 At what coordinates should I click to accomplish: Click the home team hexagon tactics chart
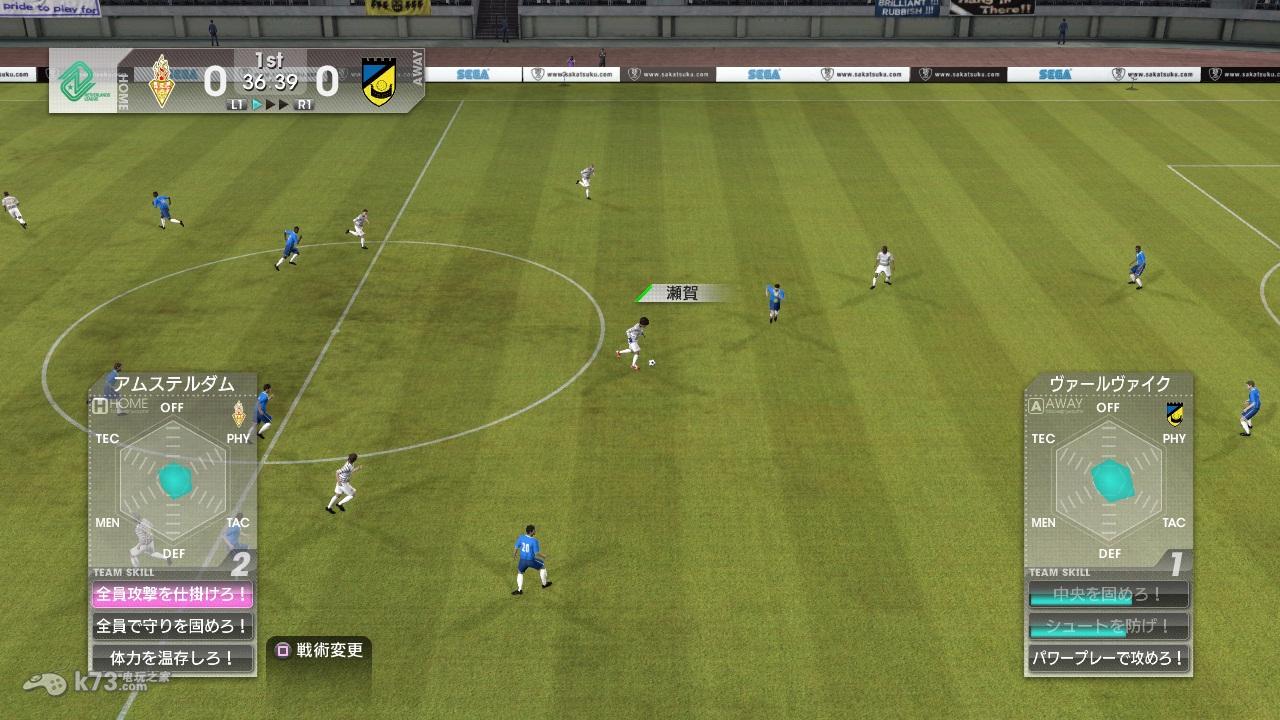[x=173, y=480]
